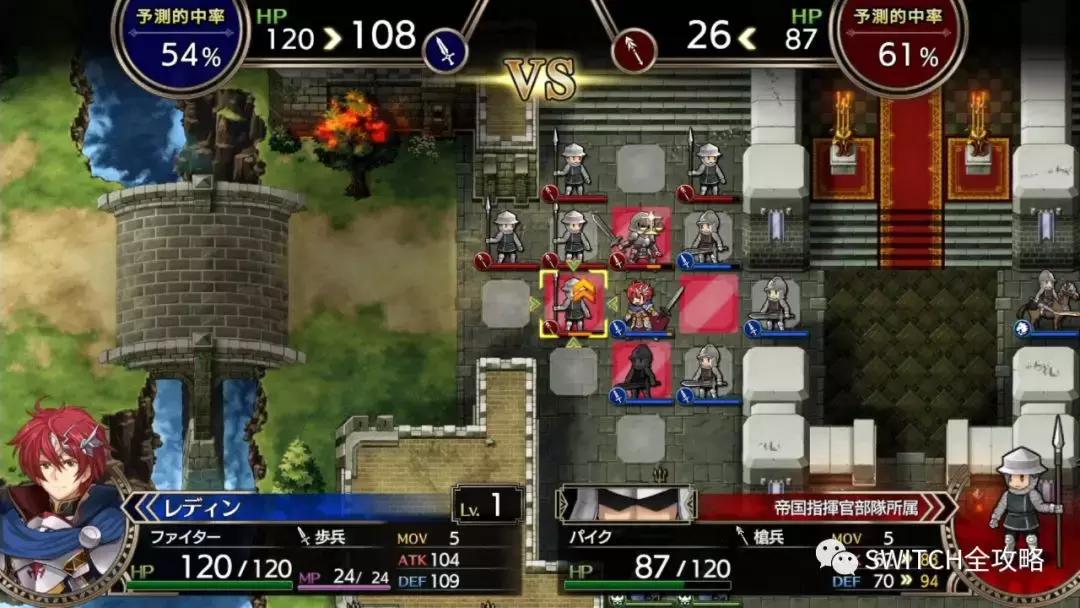Screen dimensions: 1080x608
Task: Target the armored knight on the red tile
Action: 641,237
